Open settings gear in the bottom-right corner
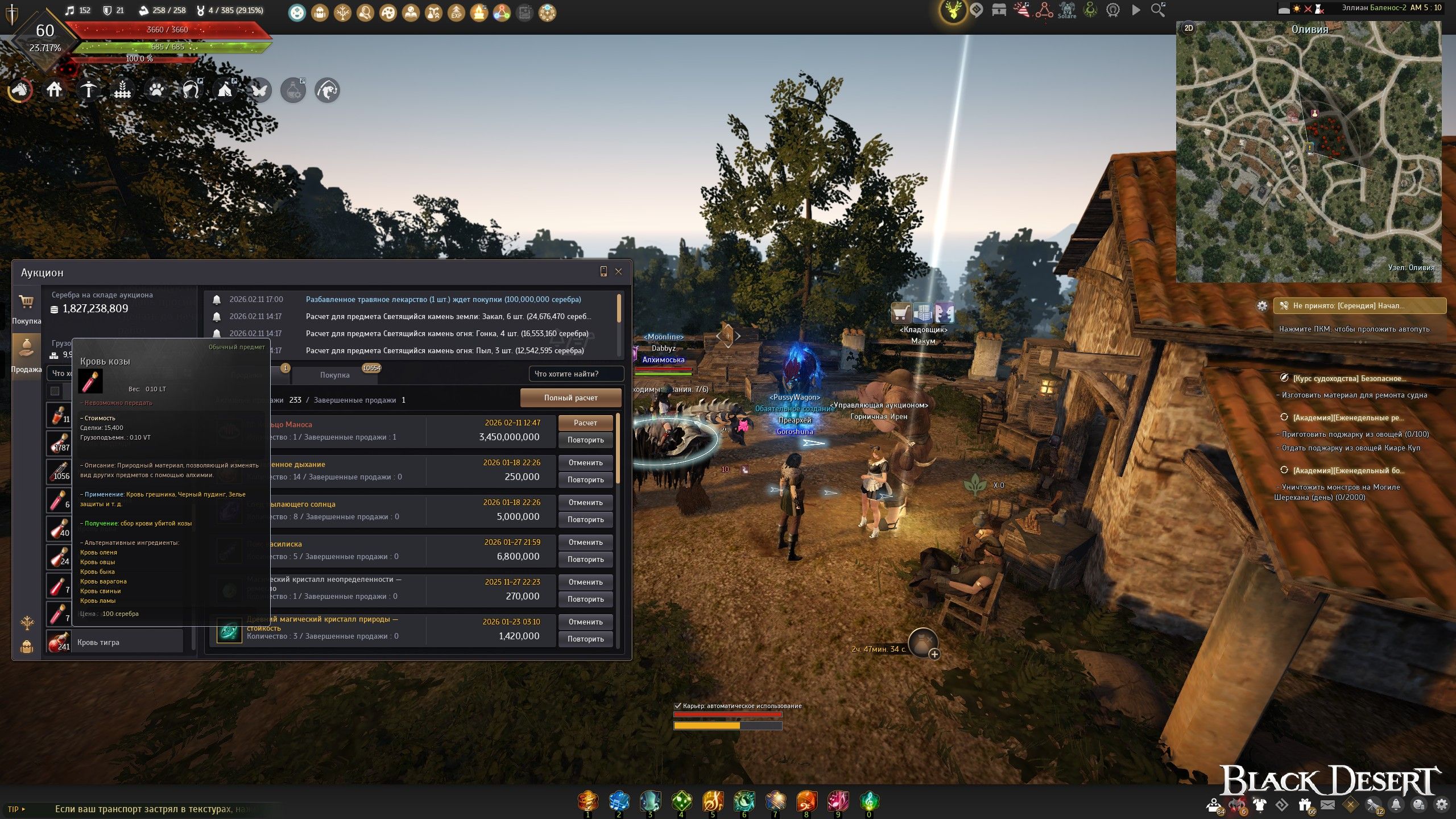The height and width of the screenshot is (819, 1456). (x=1442, y=805)
